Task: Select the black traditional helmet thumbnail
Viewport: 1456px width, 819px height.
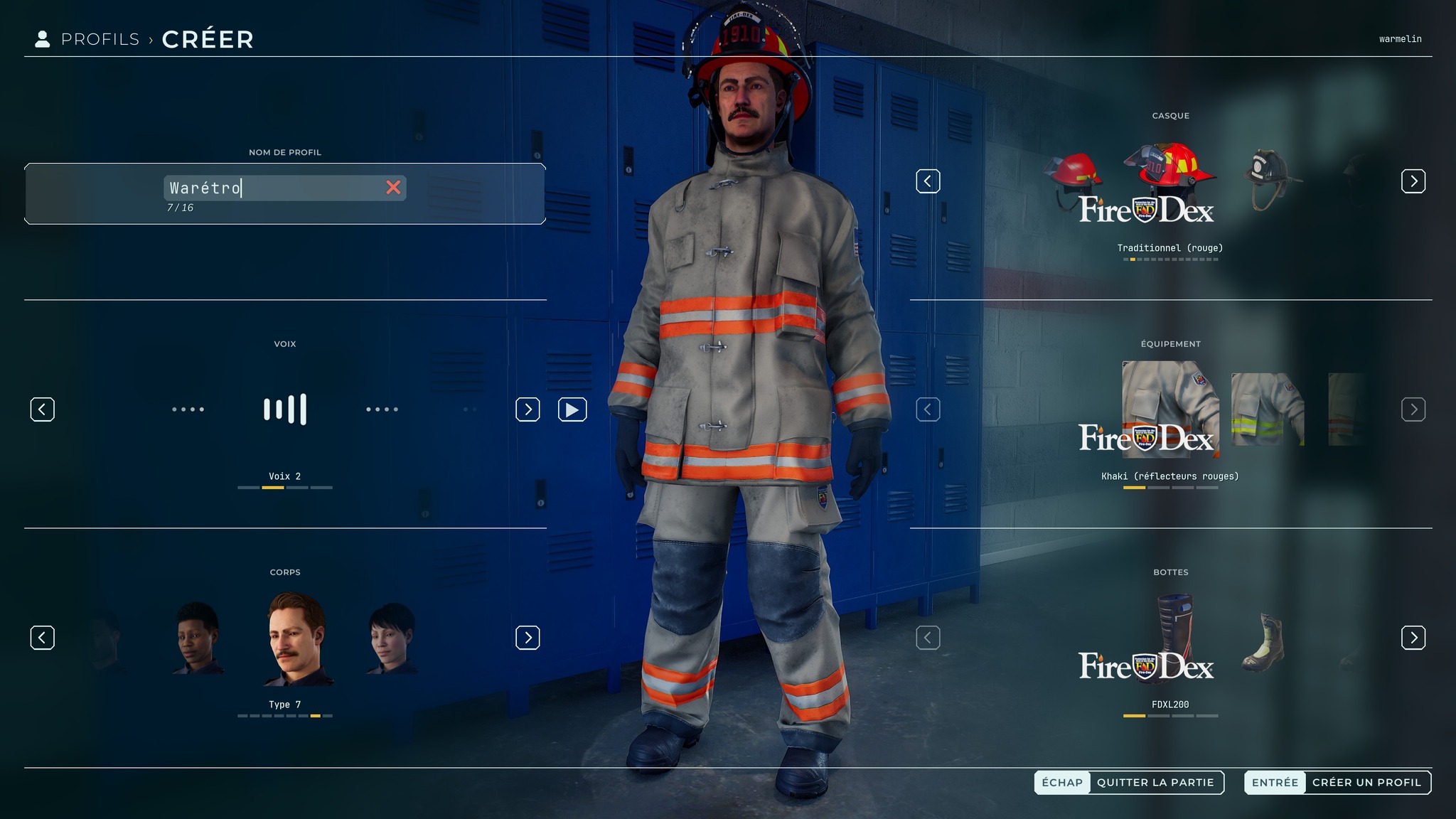Action: 1268,180
